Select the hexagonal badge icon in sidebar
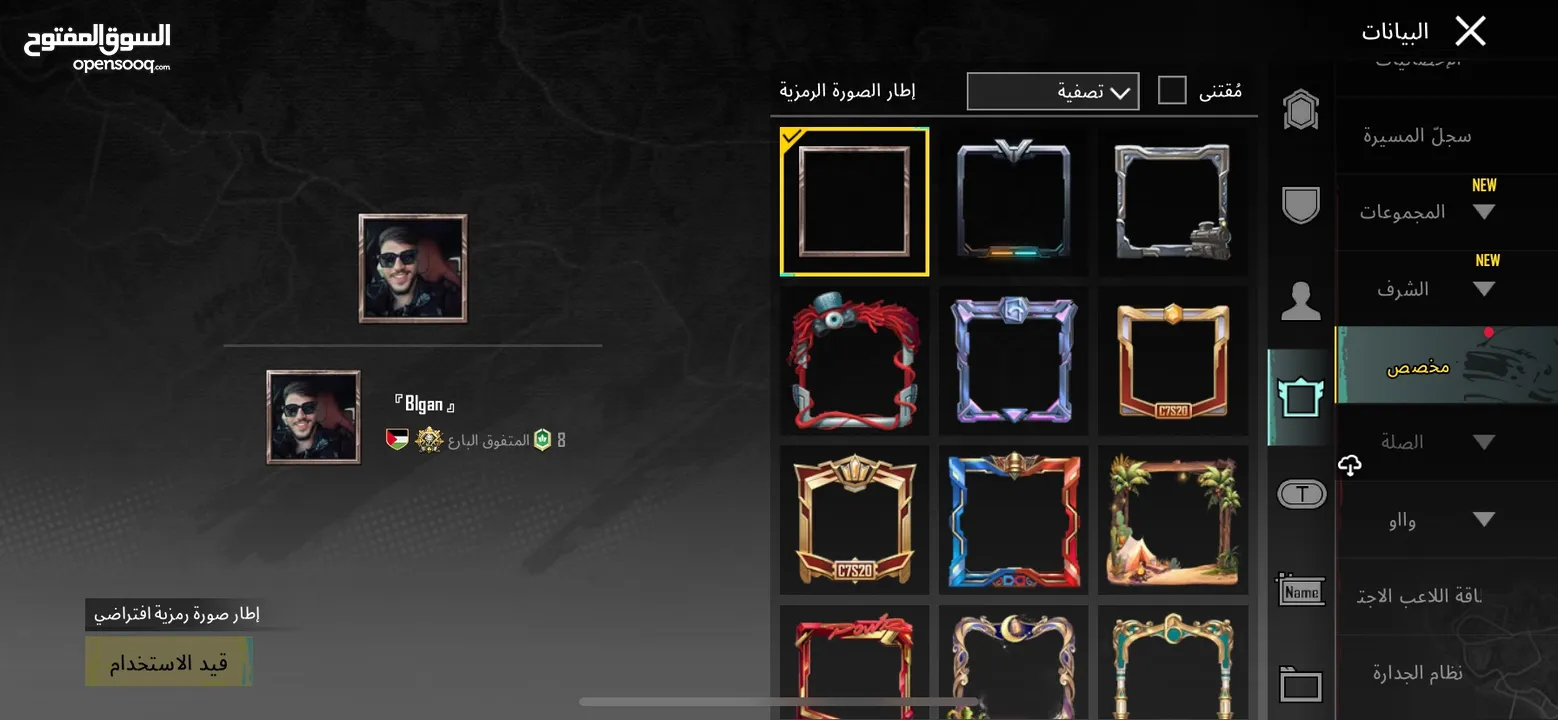Viewport: 1558px width, 720px height. pos(1300,109)
